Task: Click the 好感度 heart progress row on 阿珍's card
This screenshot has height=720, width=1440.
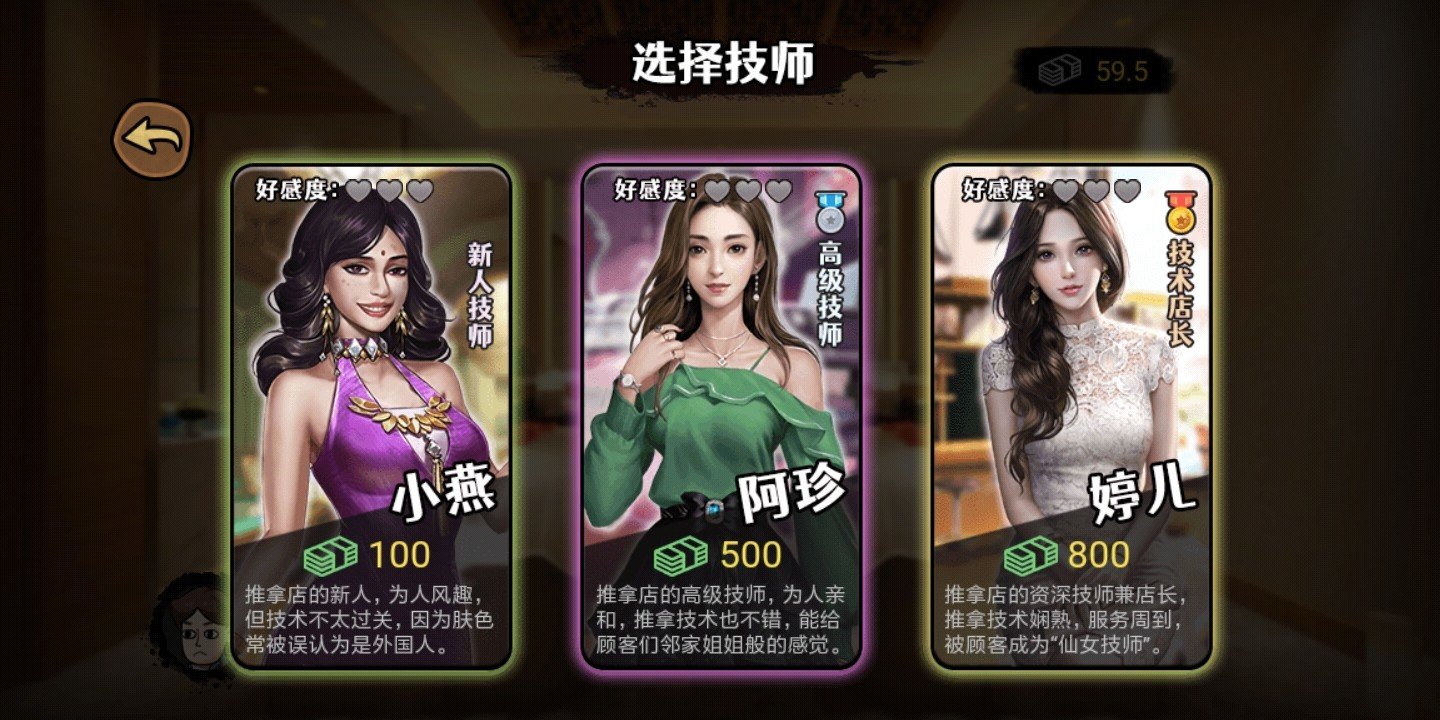Action: click(x=700, y=187)
